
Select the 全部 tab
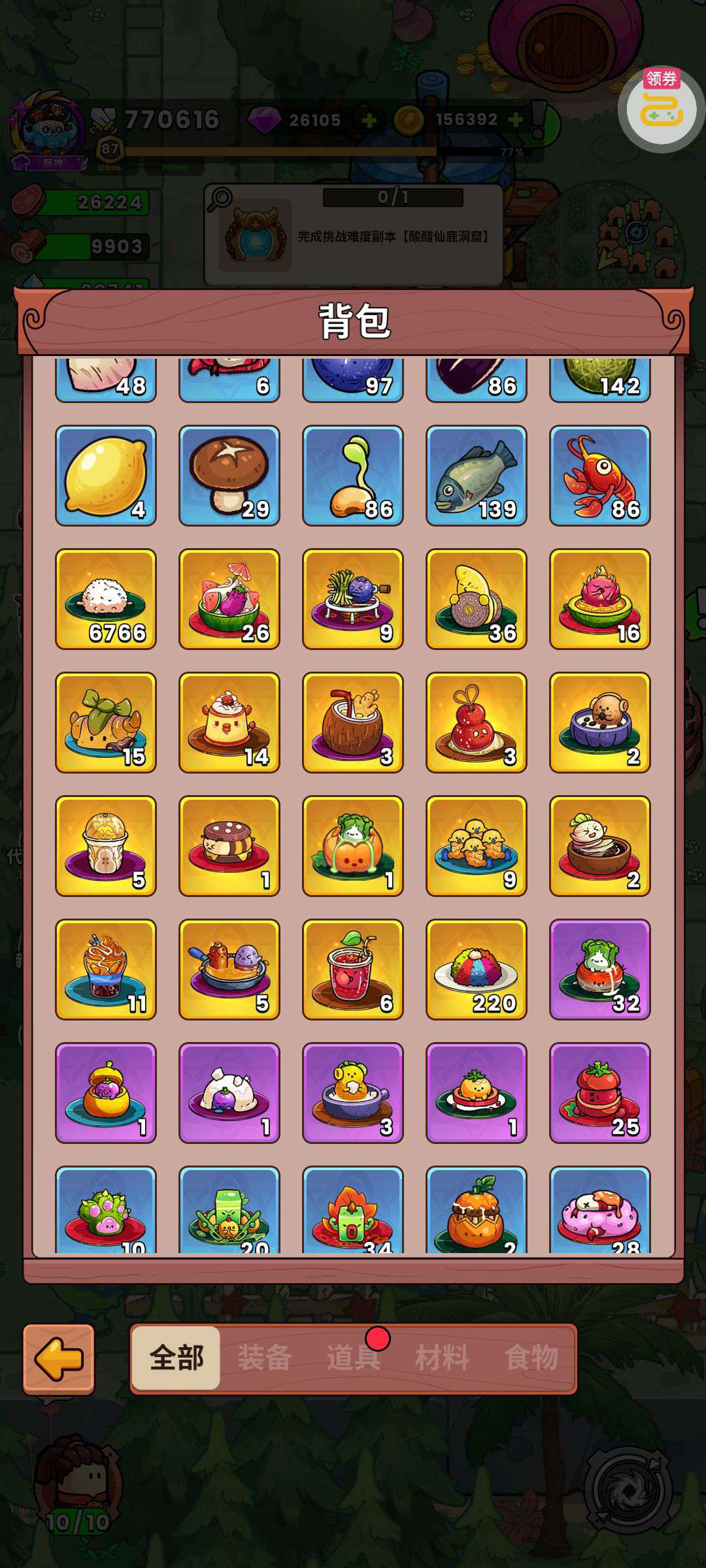click(x=176, y=1358)
